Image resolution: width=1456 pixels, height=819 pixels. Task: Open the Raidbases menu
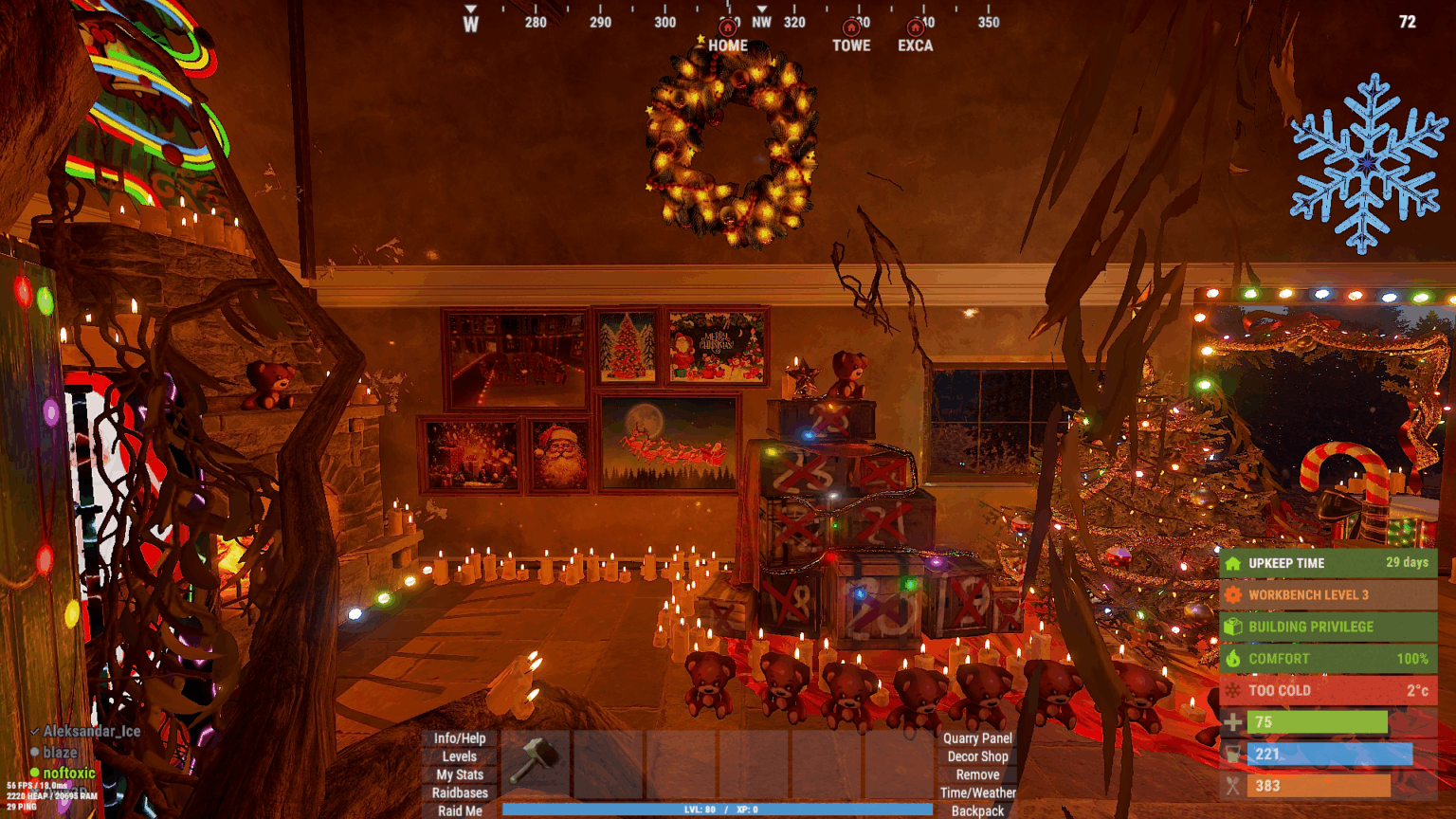pos(460,792)
